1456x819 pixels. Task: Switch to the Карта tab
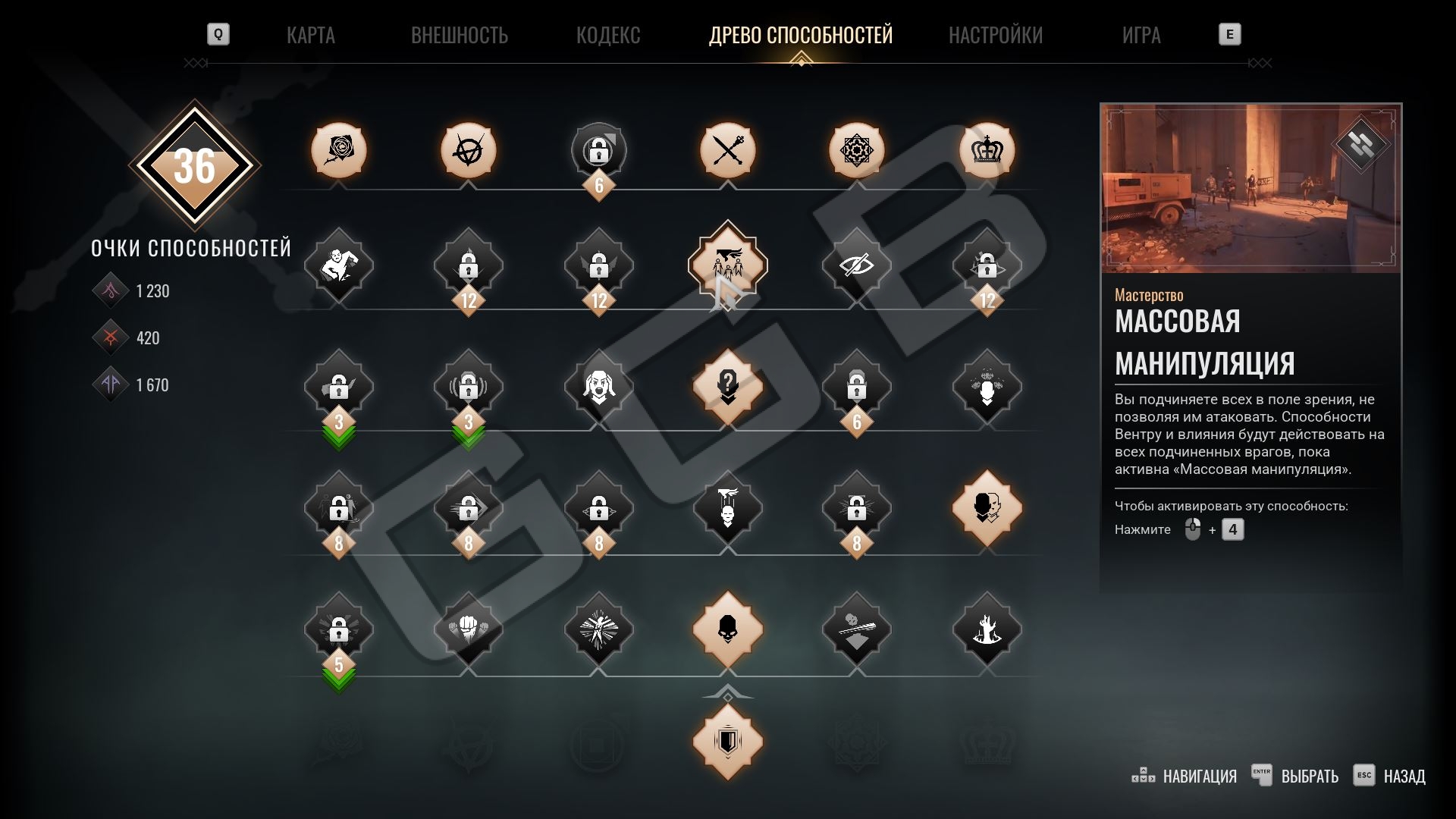click(310, 35)
